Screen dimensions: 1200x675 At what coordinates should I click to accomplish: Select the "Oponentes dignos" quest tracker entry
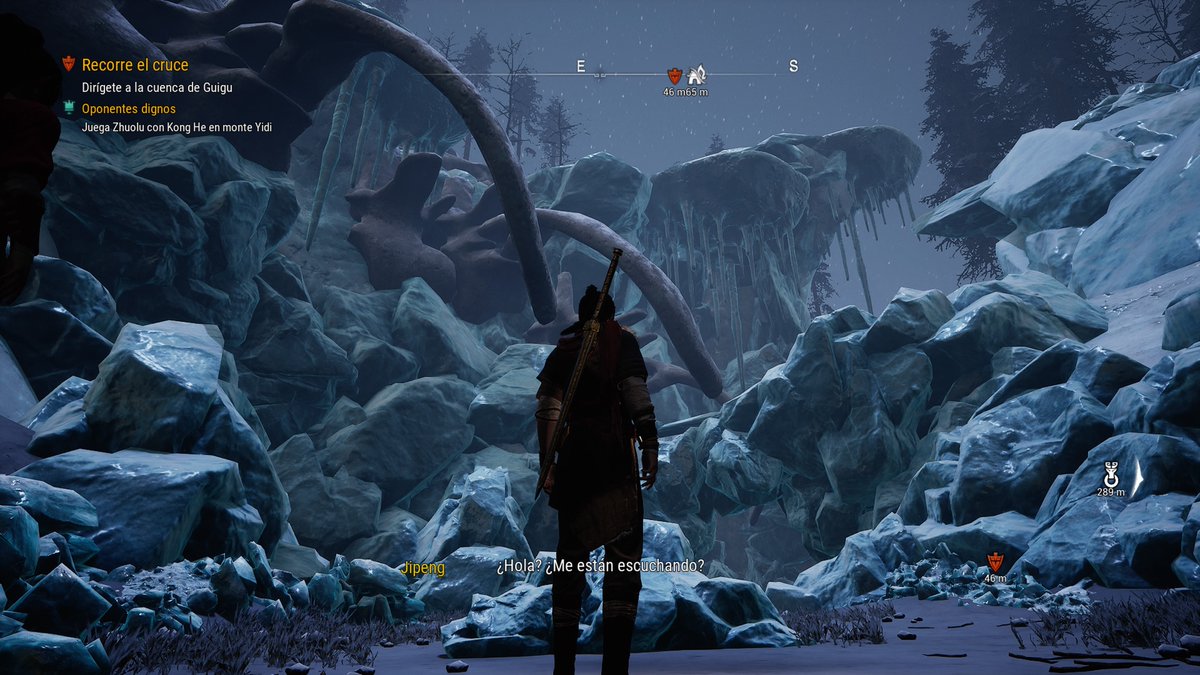(x=129, y=108)
